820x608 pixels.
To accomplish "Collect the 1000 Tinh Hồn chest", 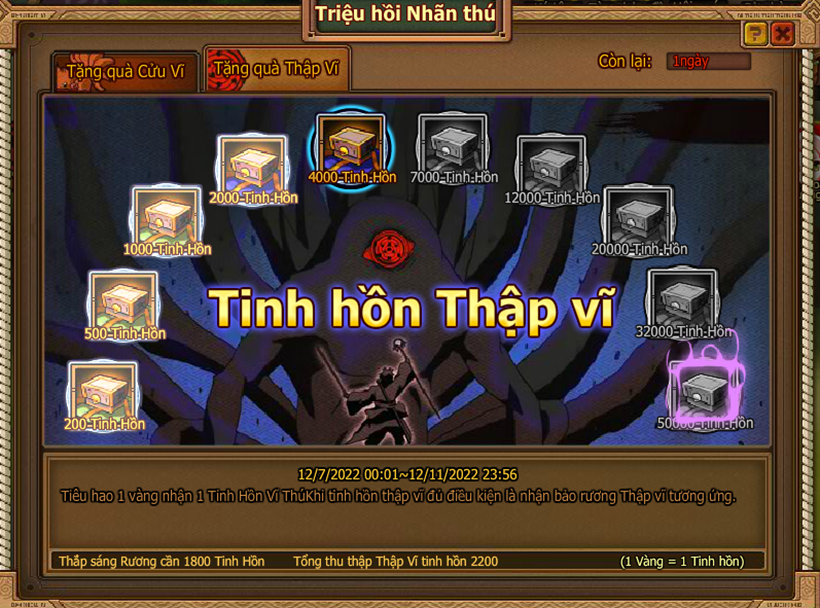I will [166, 216].
